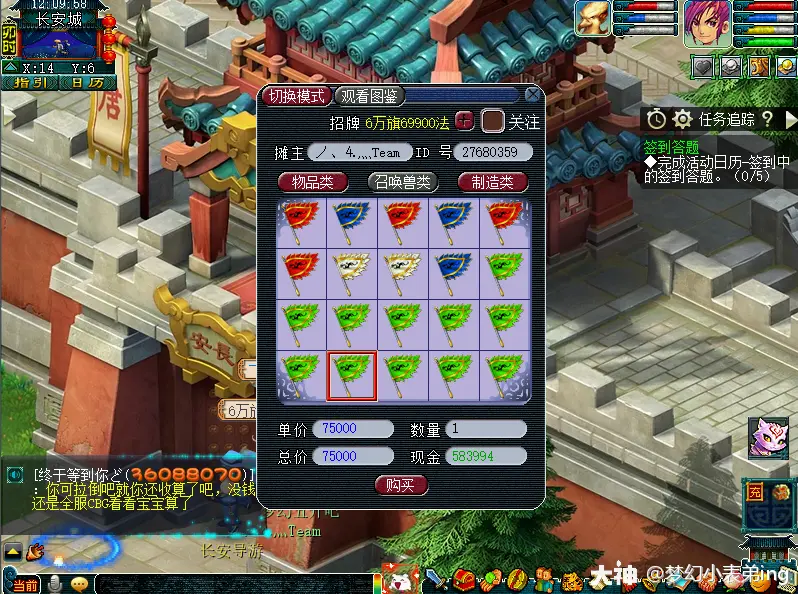
Task: Select the 签到答题 quest entry
Action: coord(672,147)
